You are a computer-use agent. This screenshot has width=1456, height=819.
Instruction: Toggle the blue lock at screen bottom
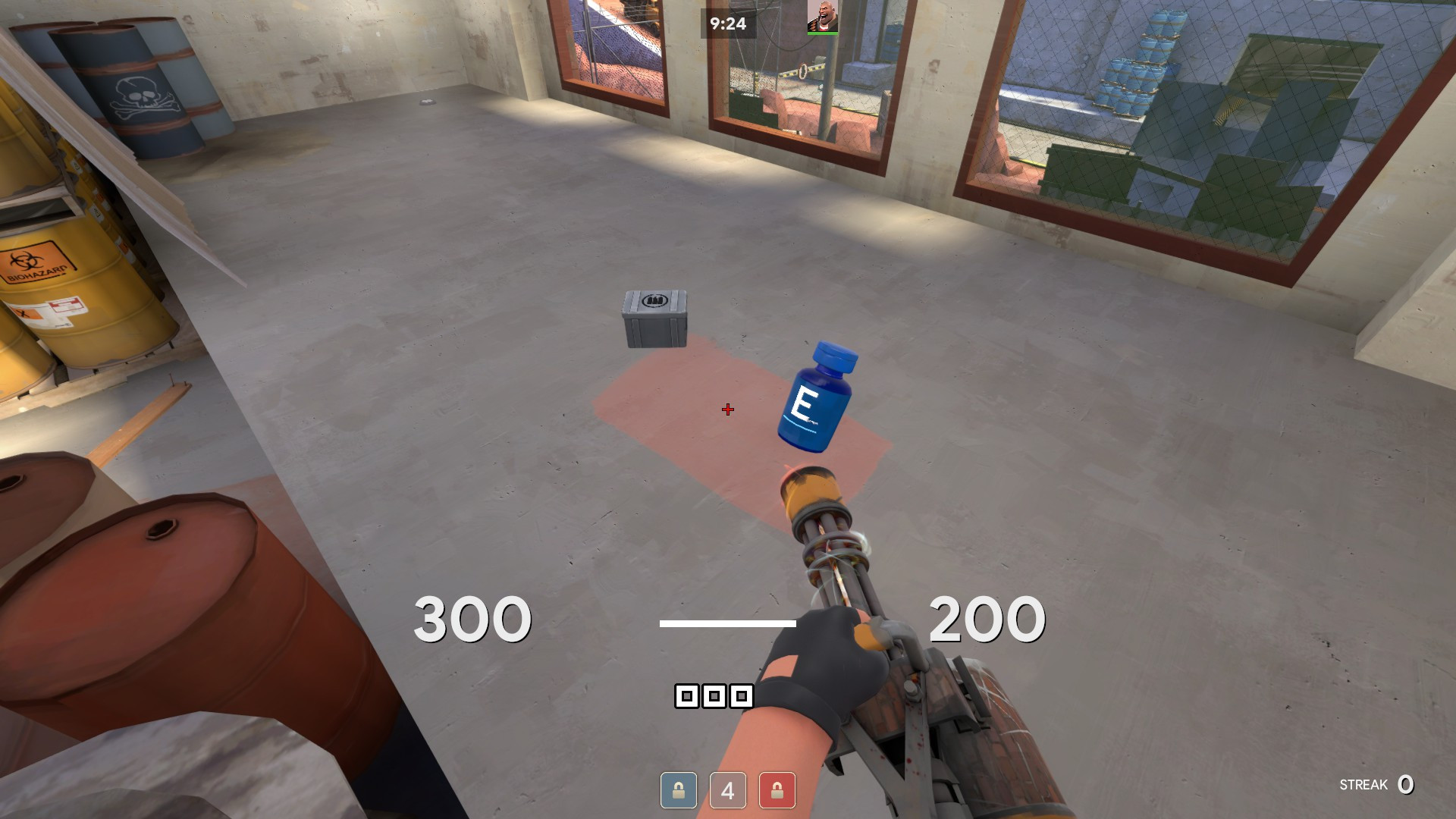tap(679, 791)
